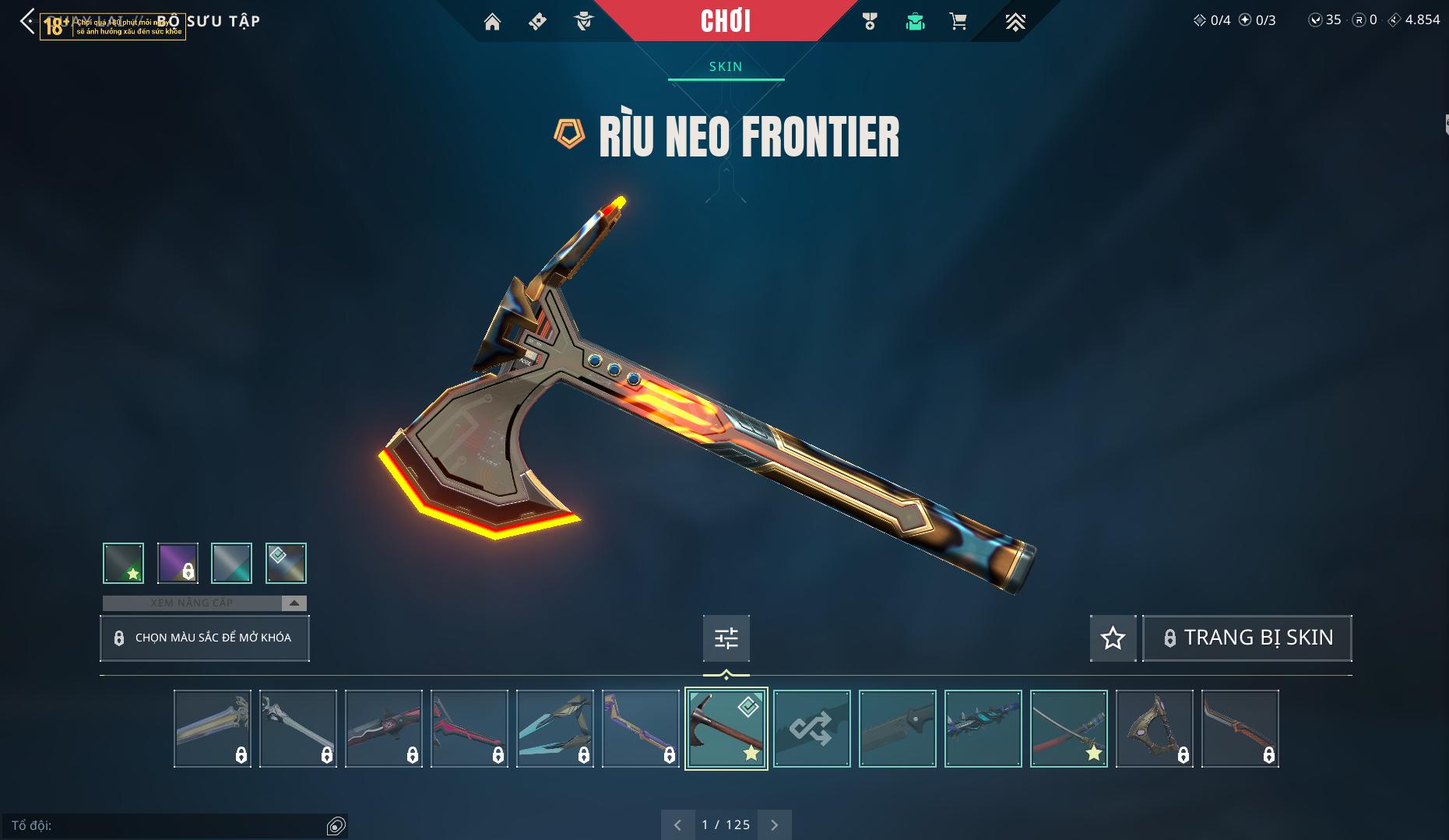Select the selected axe skin thumbnail
This screenshot has width=1449, height=840.
726,729
